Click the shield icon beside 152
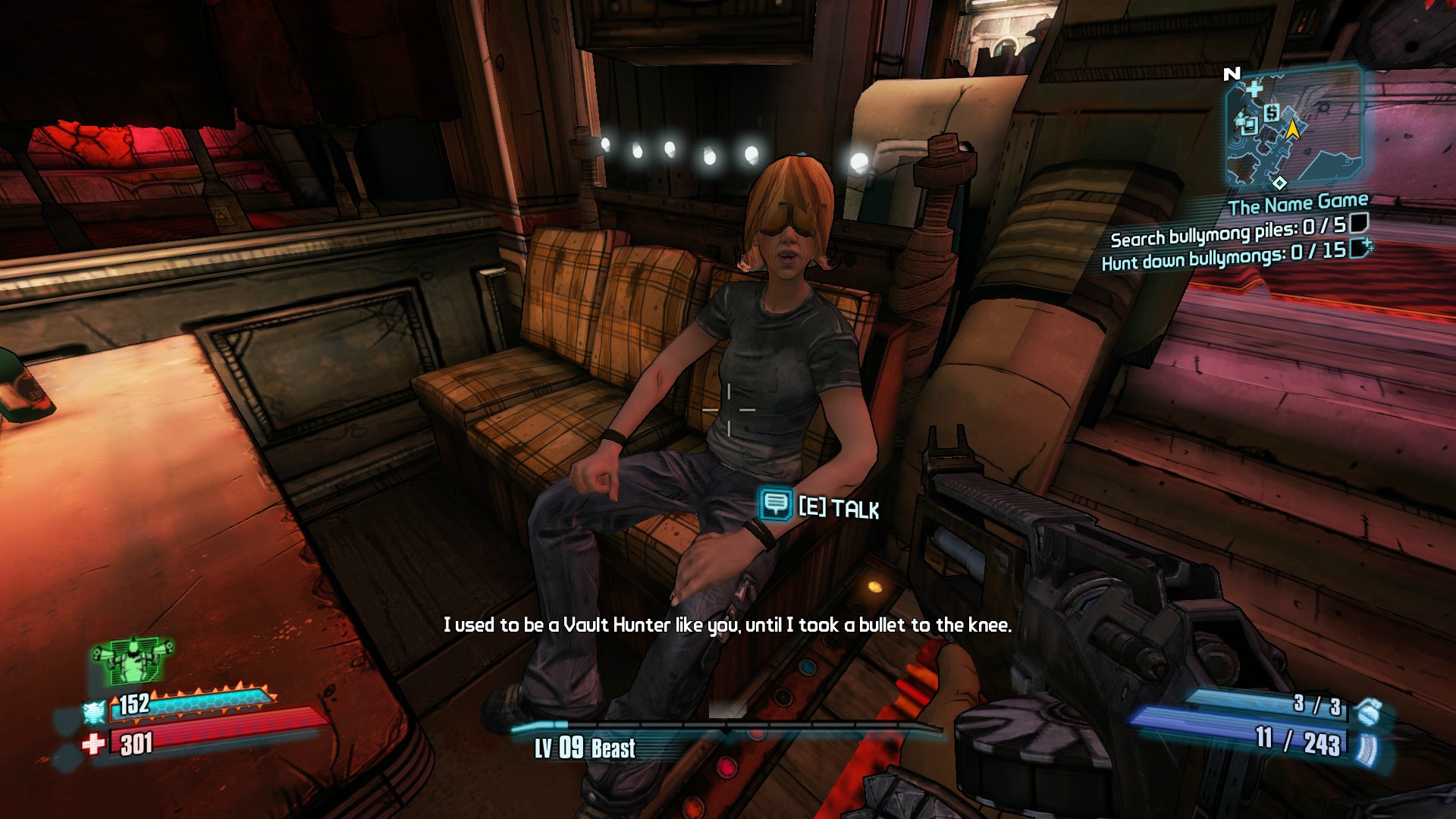The width and height of the screenshot is (1456, 819). click(95, 713)
